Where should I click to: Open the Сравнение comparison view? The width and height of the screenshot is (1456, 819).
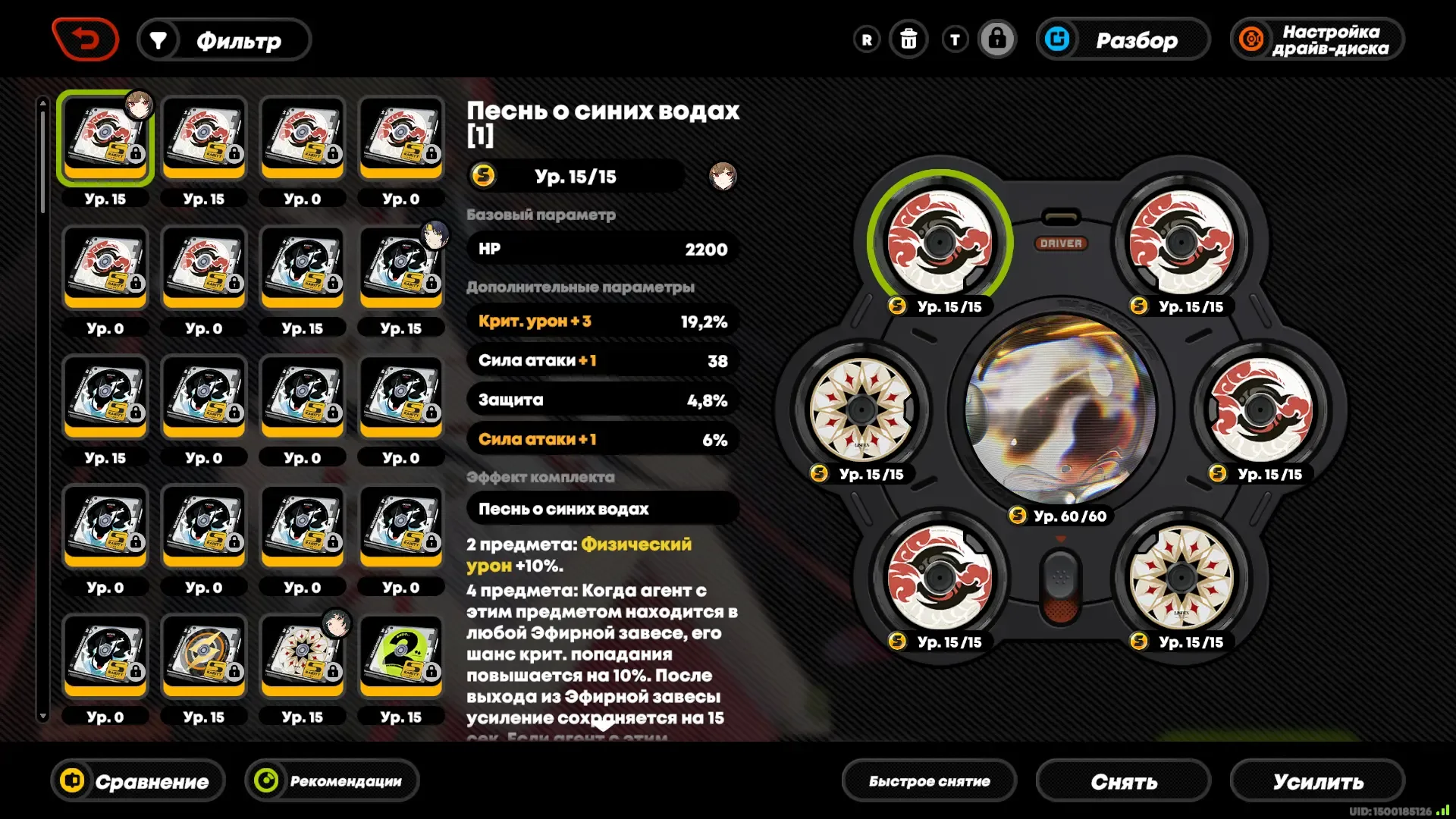138,781
